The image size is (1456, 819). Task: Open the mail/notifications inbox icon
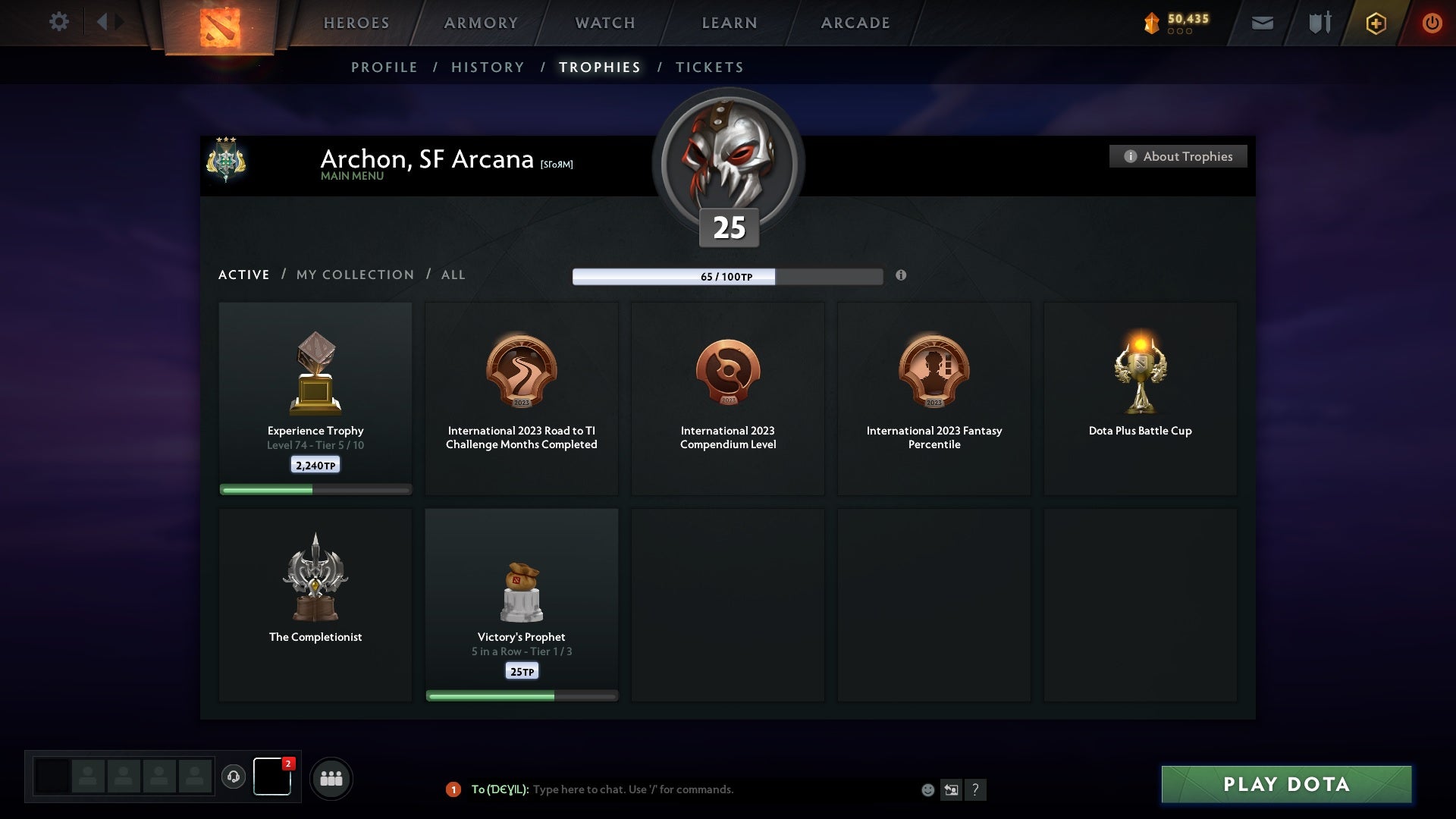pyautogui.click(x=1262, y=23)
